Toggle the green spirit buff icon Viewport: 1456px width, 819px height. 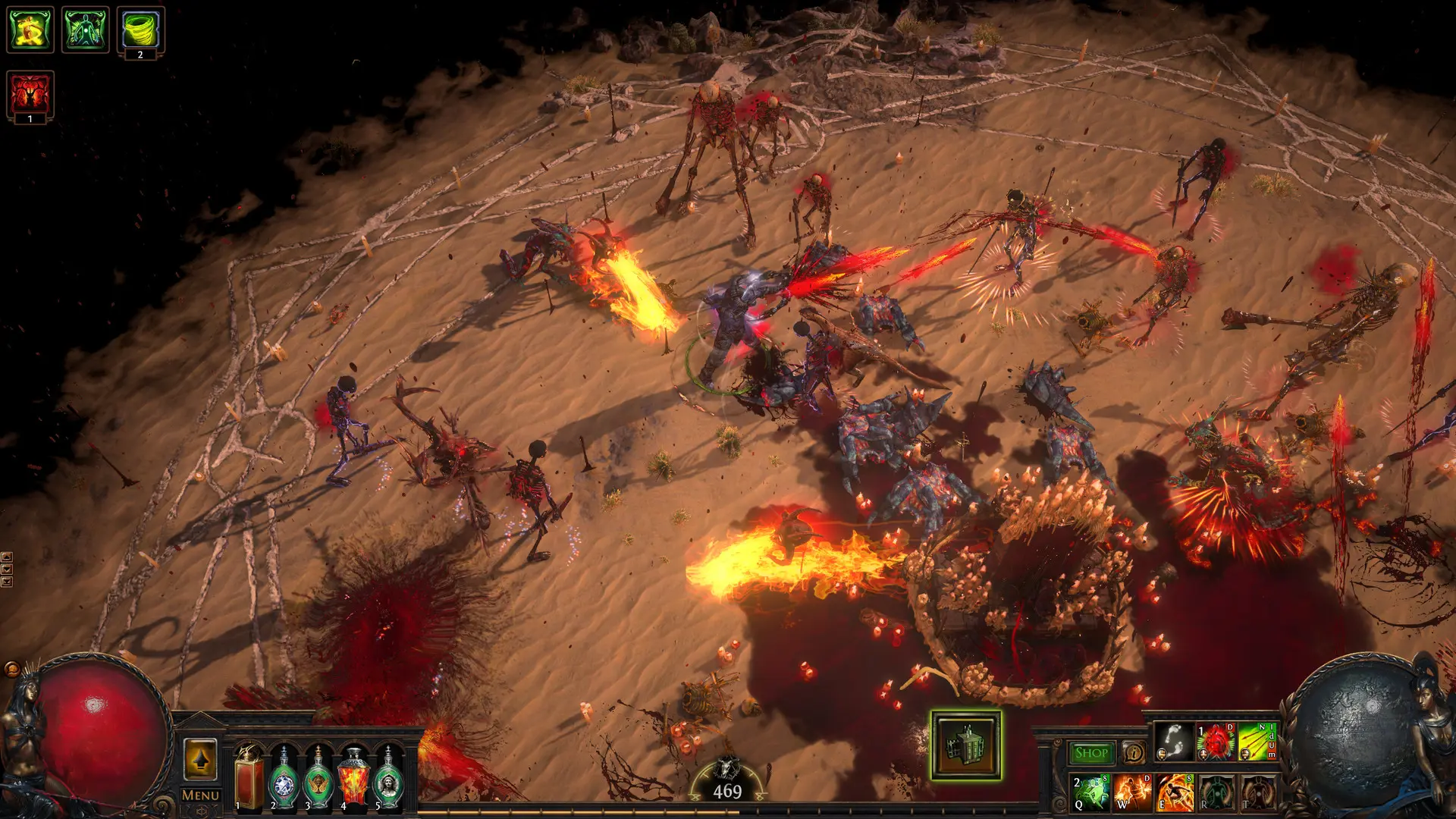tap(86, 29)
